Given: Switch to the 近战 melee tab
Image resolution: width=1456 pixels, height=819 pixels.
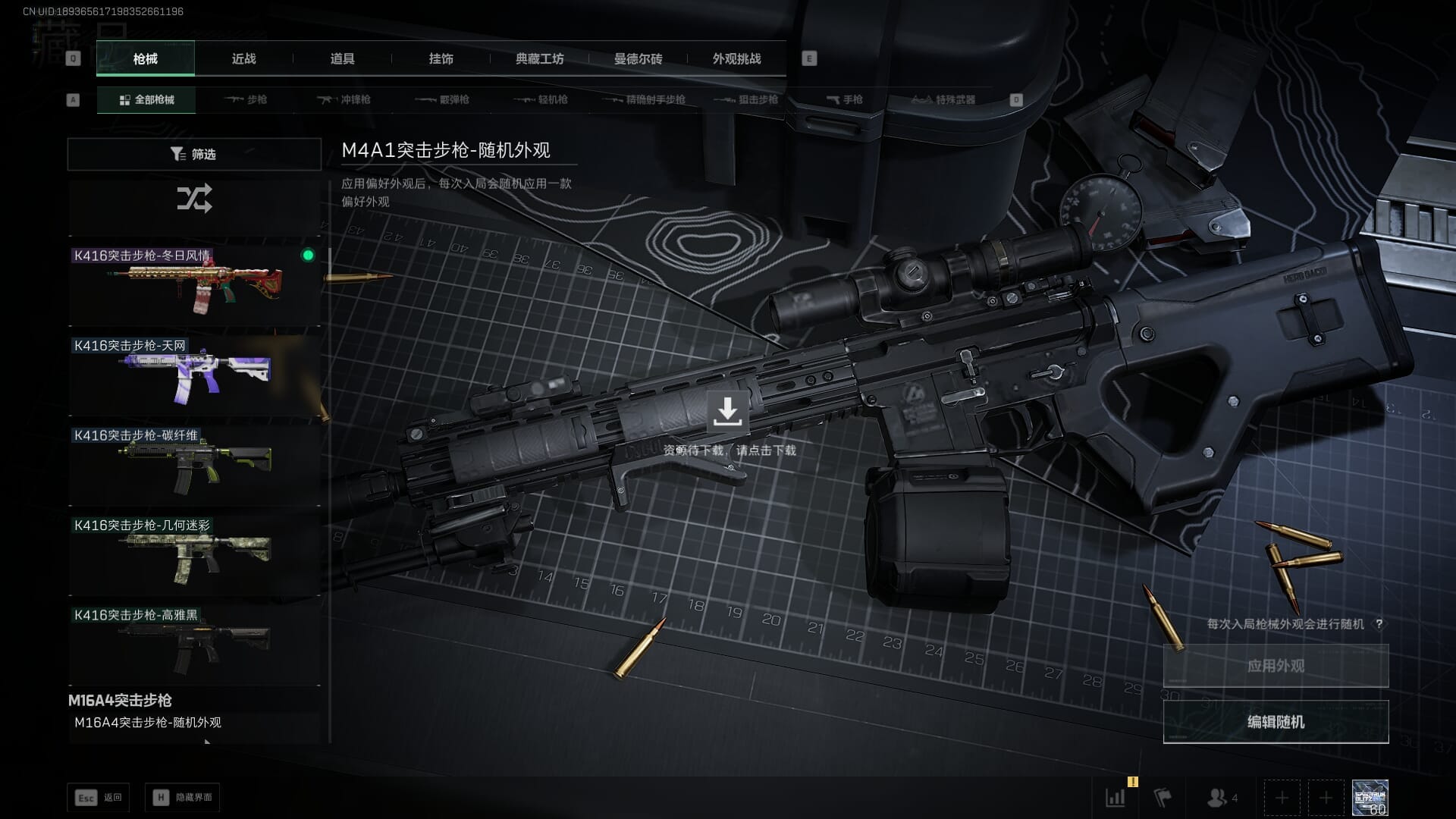Looking at the screenshot, I should coord(243,59).
